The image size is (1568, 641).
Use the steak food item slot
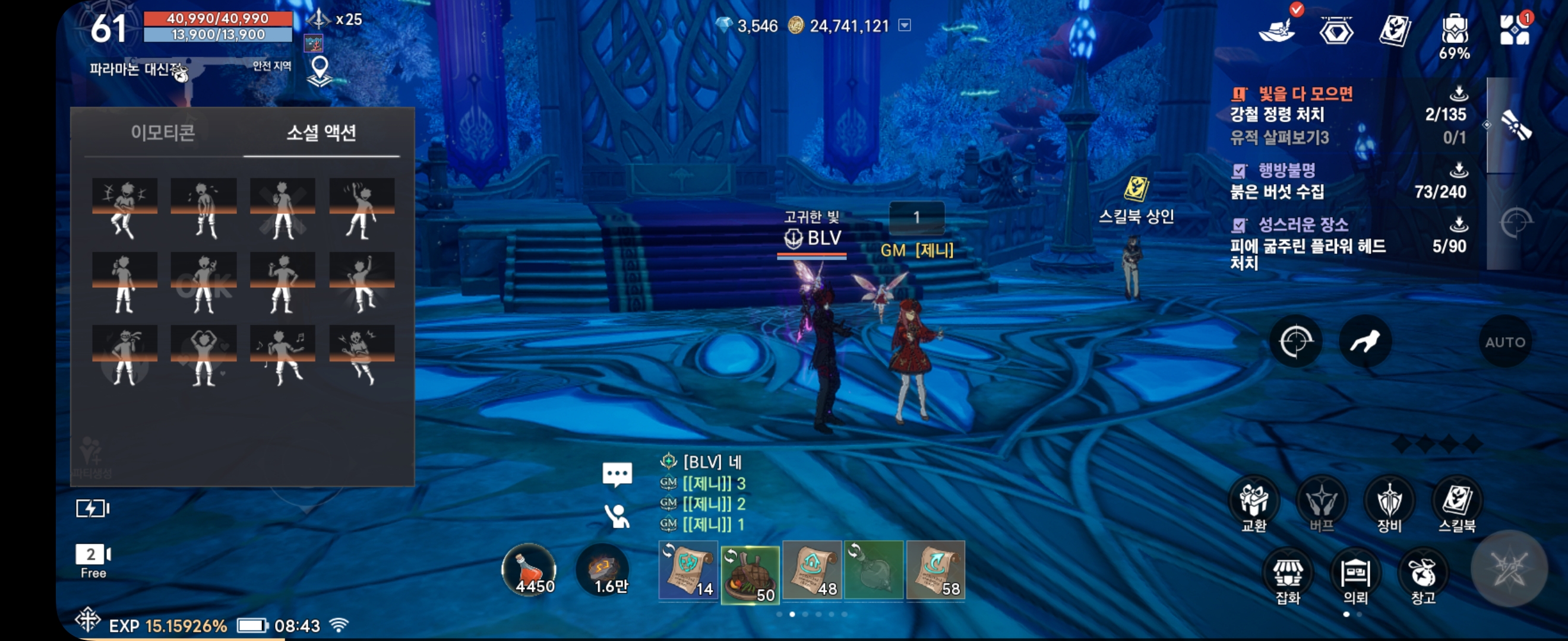point(750,573)
